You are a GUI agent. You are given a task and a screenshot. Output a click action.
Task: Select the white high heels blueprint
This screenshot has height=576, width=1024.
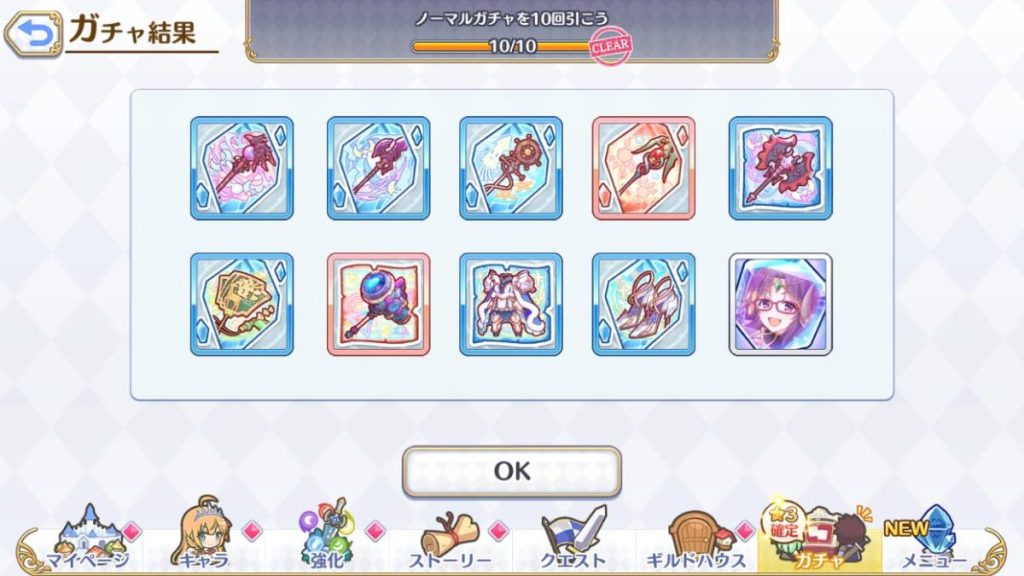pyautogui.click(x=644, y=304)
